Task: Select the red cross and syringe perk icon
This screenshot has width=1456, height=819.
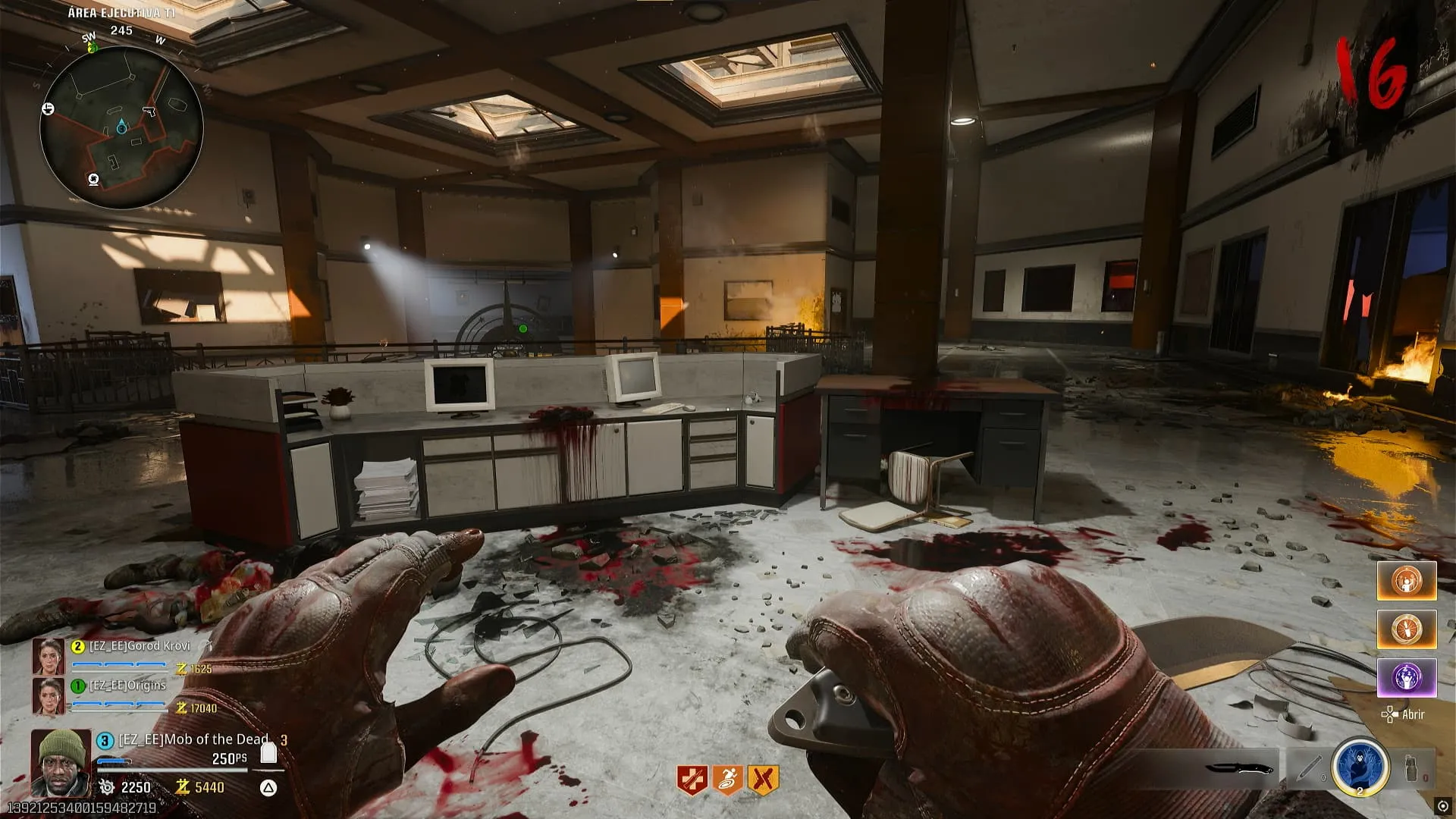Action: [692, 780]
